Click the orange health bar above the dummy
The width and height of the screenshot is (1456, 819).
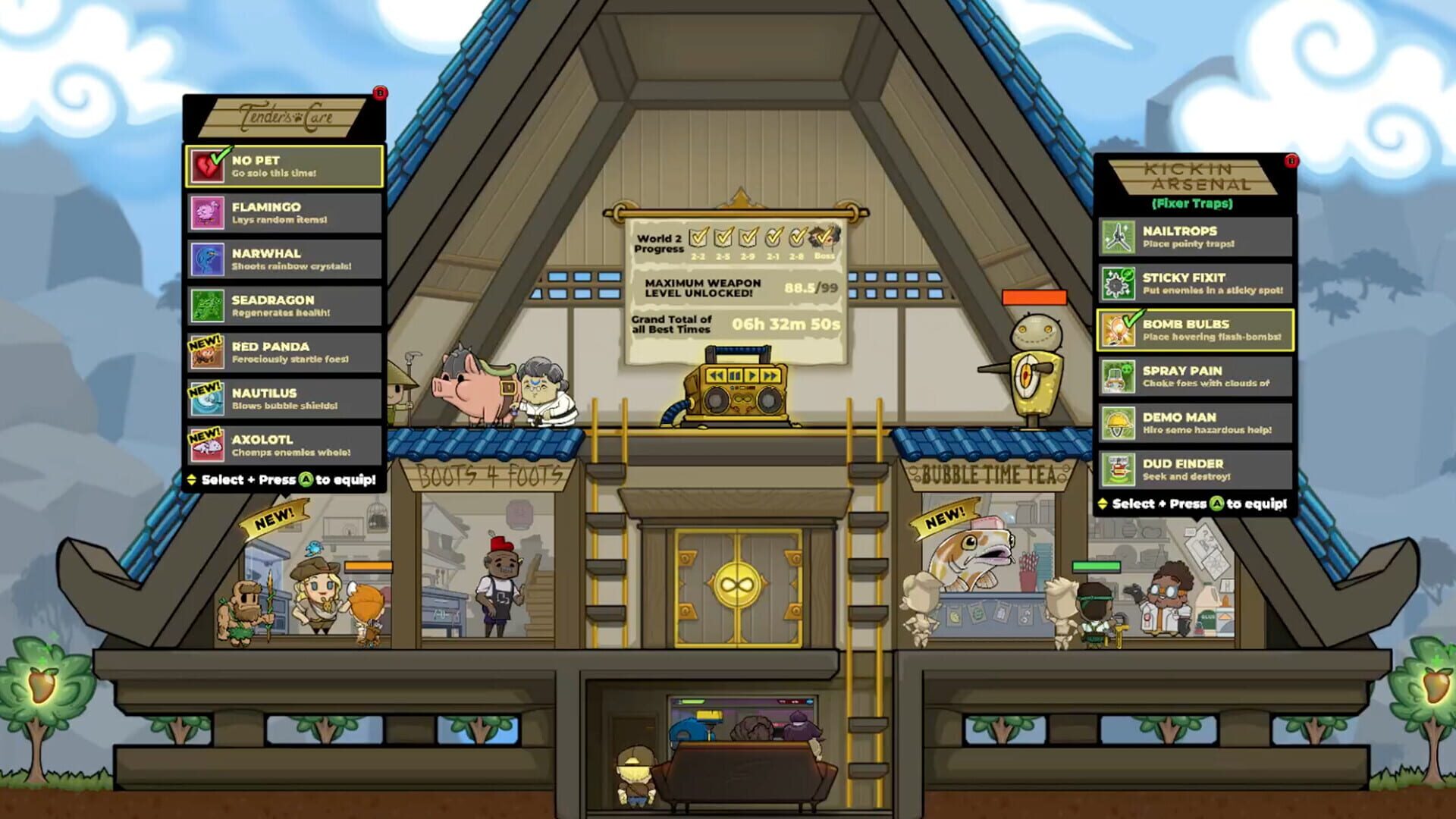(x=1034, y=299)
